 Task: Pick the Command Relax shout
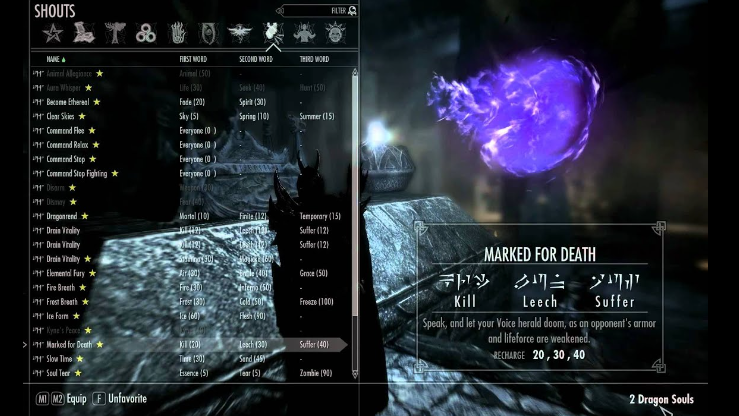[x=66, y=145]
